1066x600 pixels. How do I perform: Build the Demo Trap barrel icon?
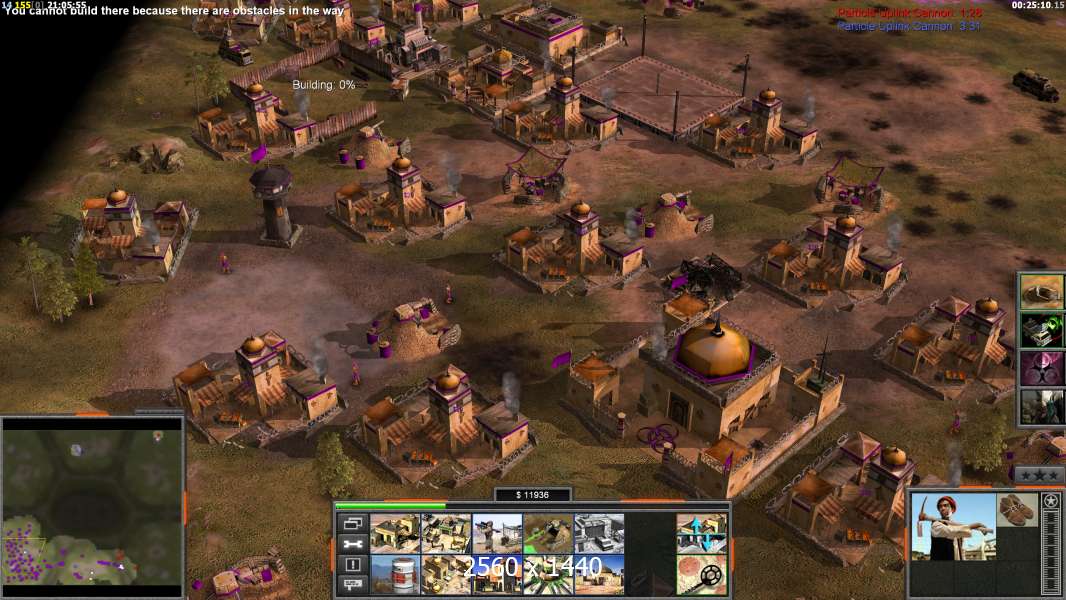pyautogui.click(x=395, y=574)
